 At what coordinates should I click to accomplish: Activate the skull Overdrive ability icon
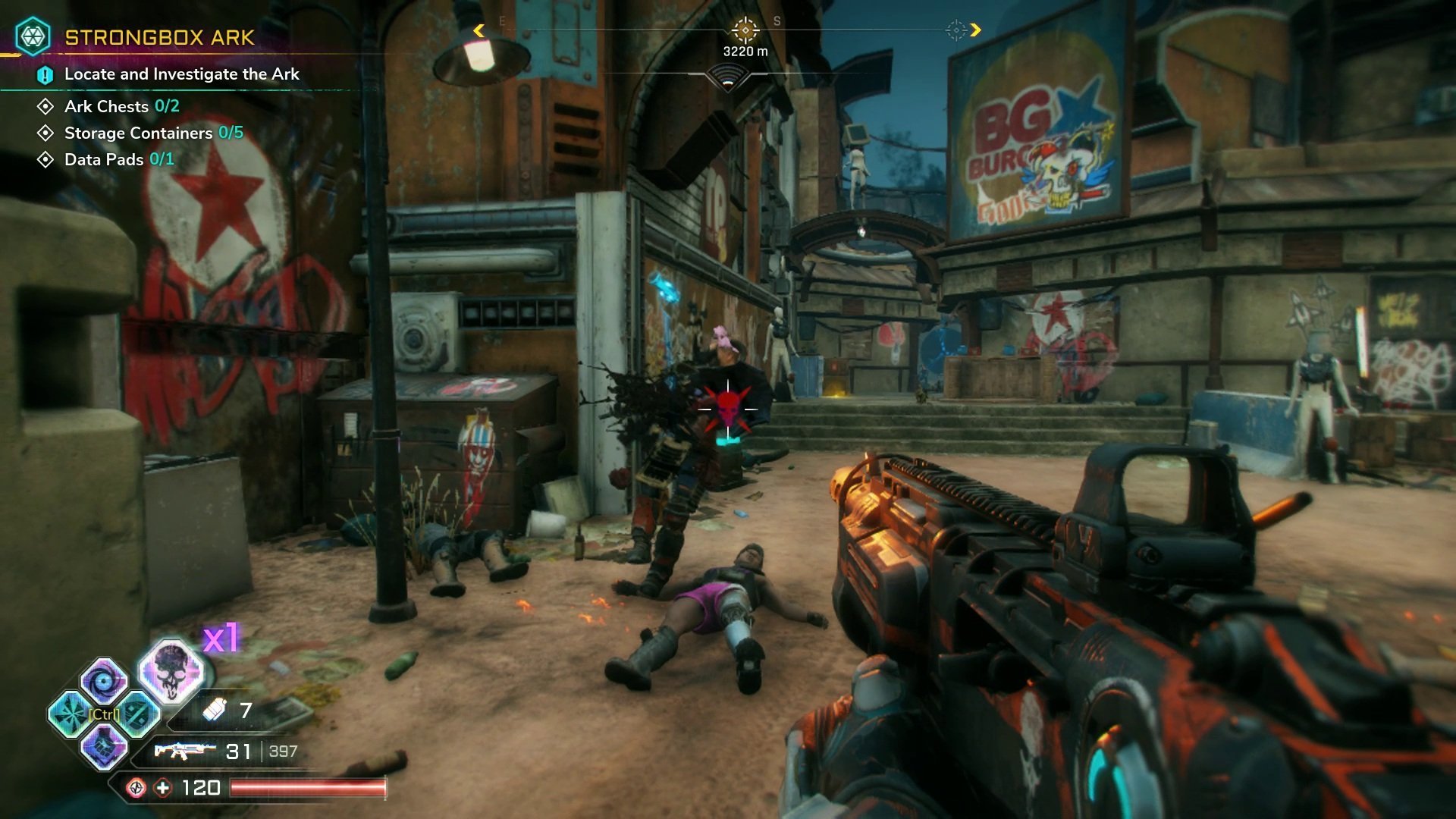(171, 670)
